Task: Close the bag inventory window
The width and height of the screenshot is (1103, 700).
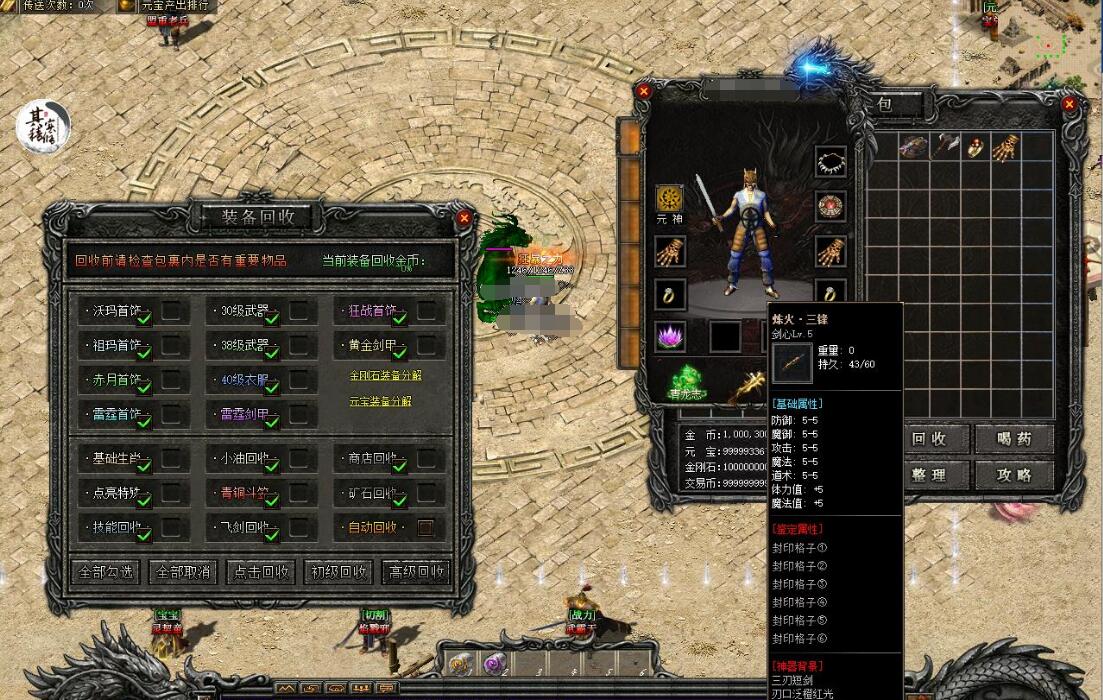Action: coord(1069,103)
